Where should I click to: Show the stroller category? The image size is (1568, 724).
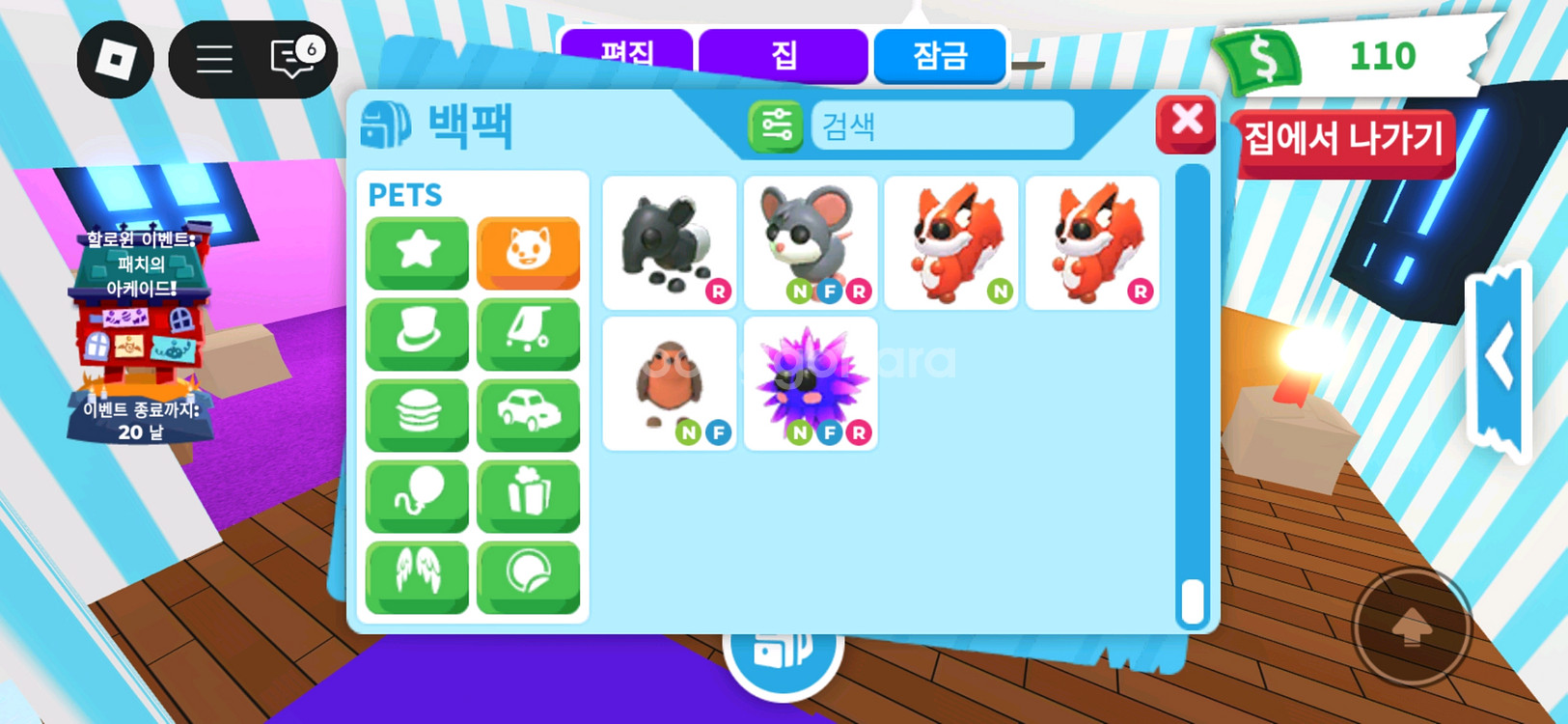tap(528, 332)
